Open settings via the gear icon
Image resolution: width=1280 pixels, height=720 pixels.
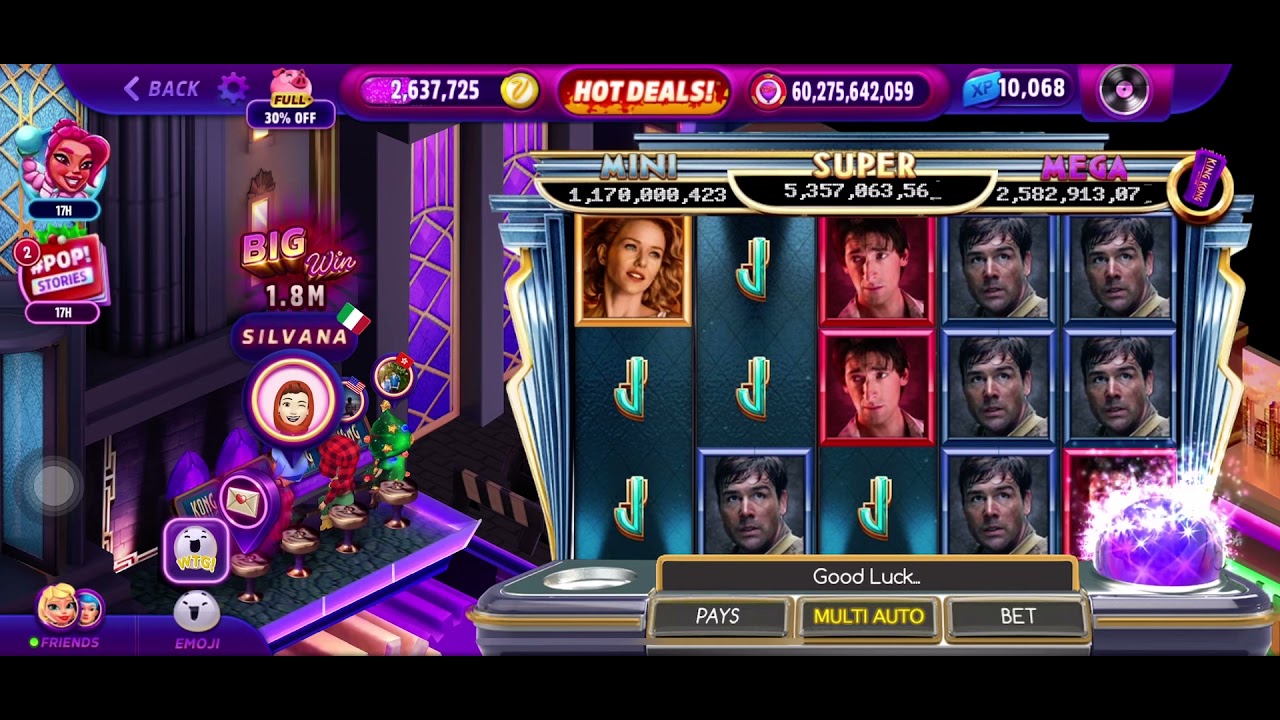coord(232,88)
